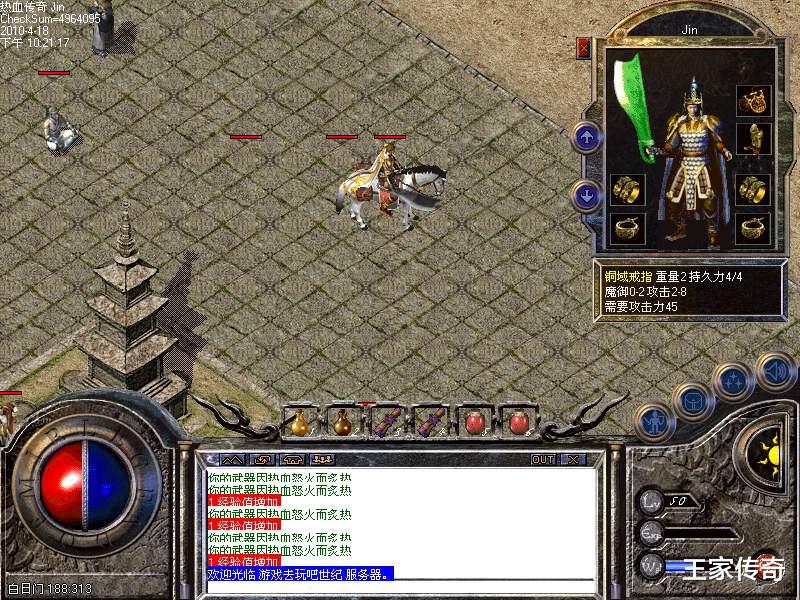The width and height of the screenshot is (800, 600).
Task: Click the down arrow on the character panel
Action: (587, 195)
